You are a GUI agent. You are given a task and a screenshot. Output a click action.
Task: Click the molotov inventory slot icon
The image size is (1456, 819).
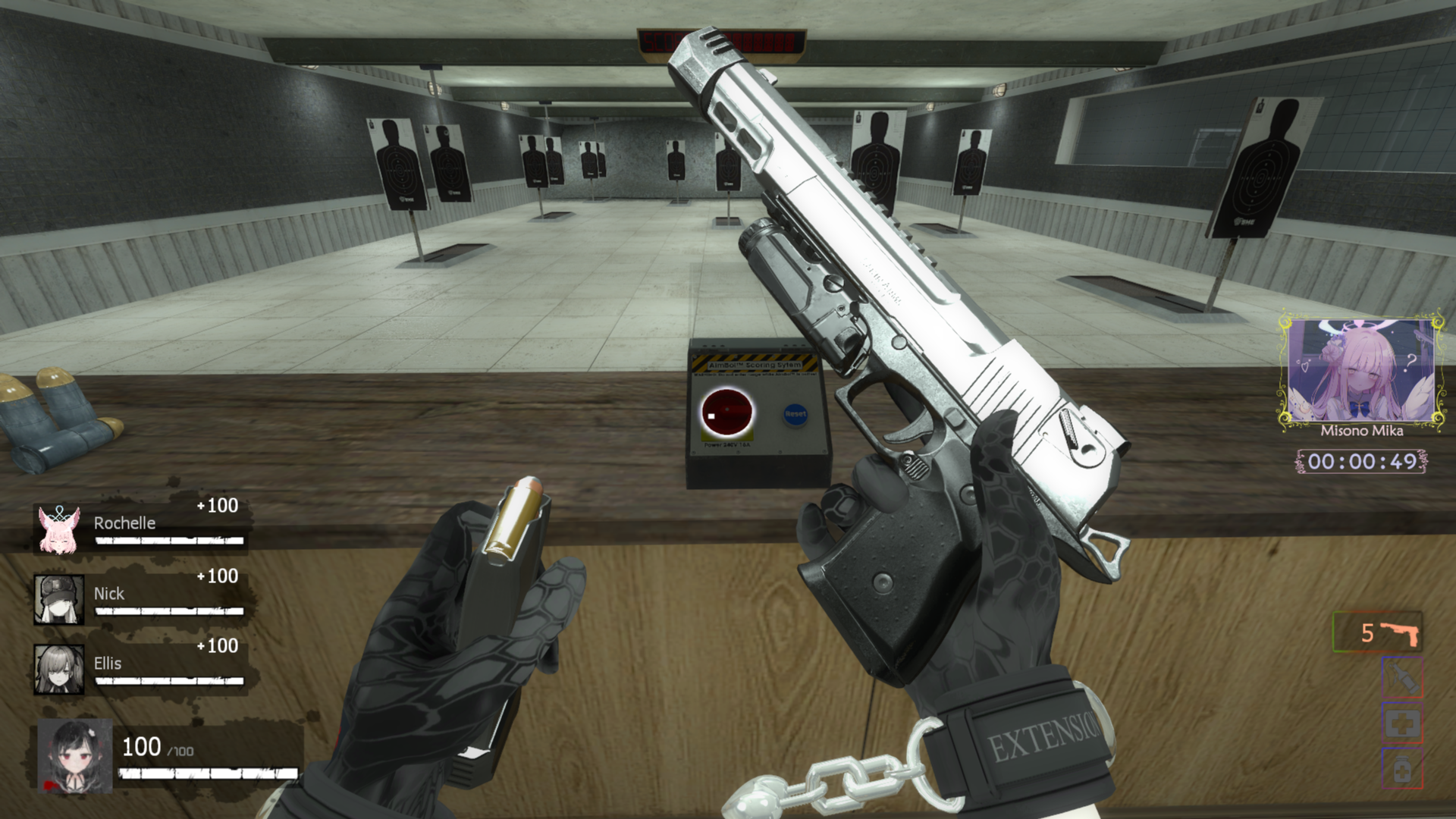point(1401,677)
